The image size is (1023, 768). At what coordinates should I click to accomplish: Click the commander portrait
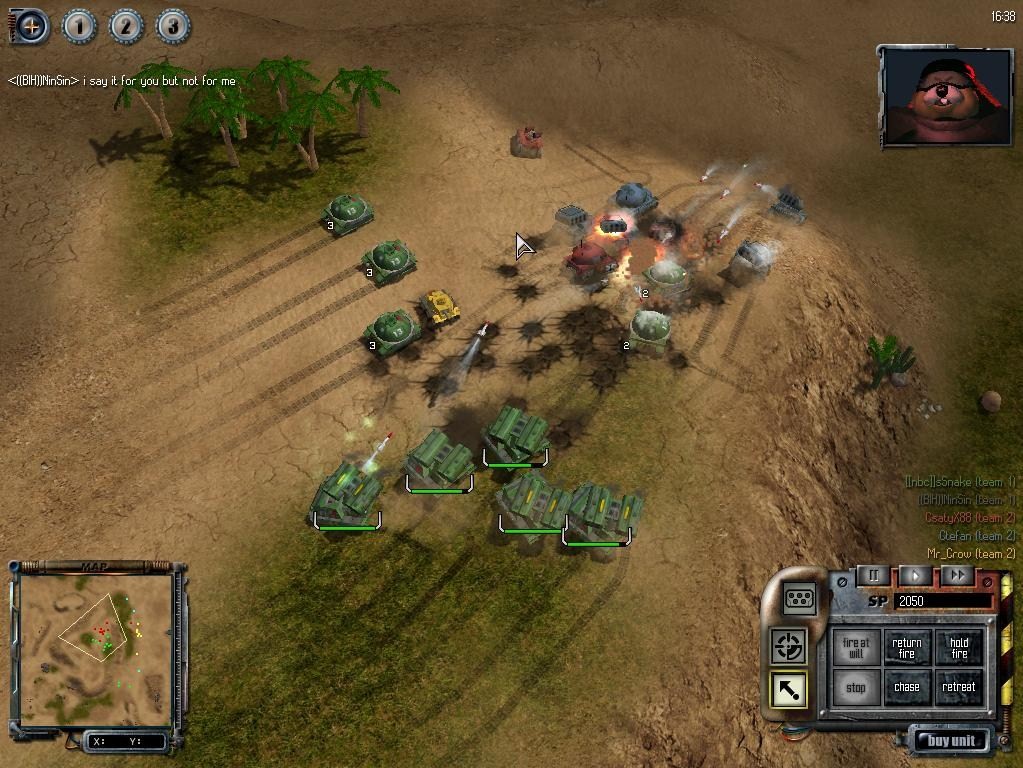(x=944, y=95)
